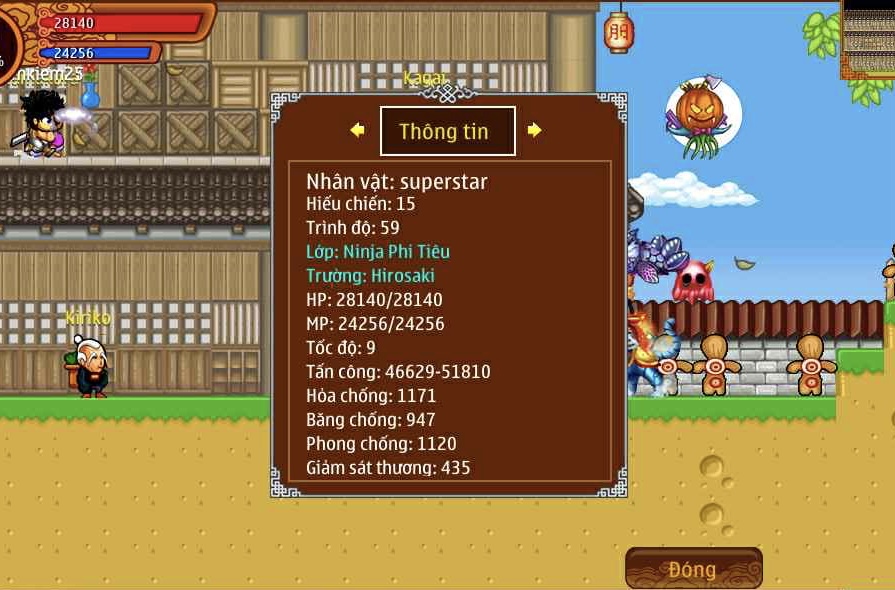
Task: Open the minimap in the corner
Action: (x=868, y=38)
